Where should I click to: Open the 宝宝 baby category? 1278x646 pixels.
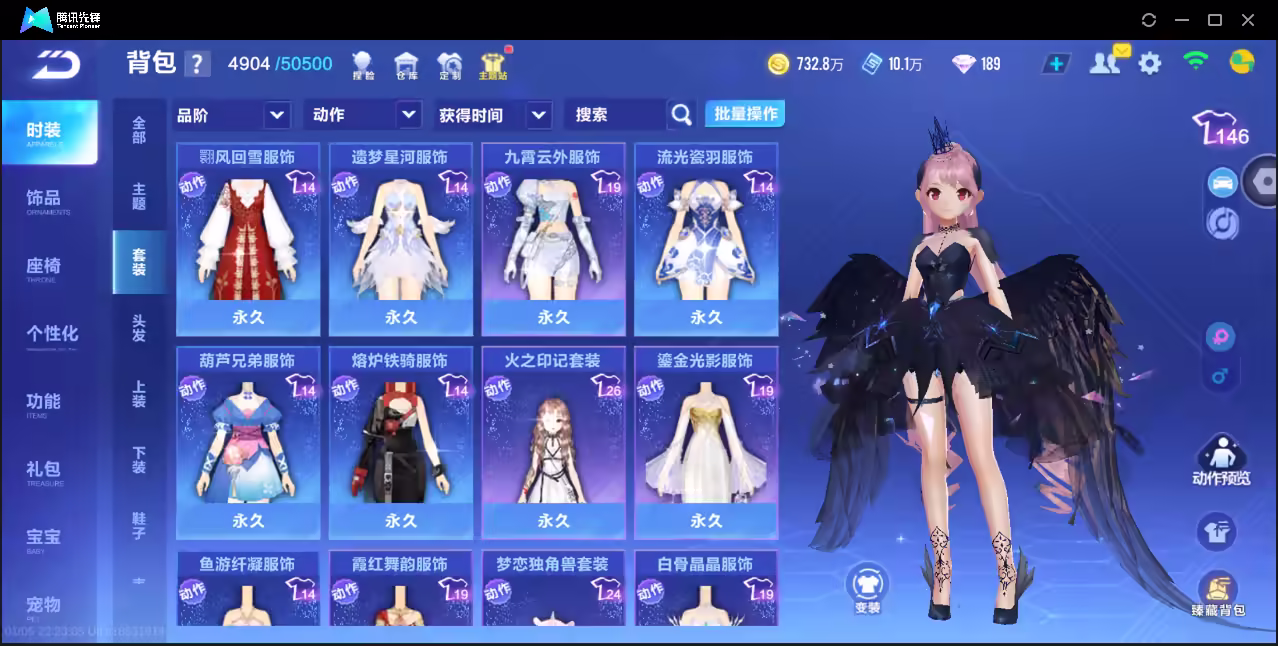coord(45,538)
